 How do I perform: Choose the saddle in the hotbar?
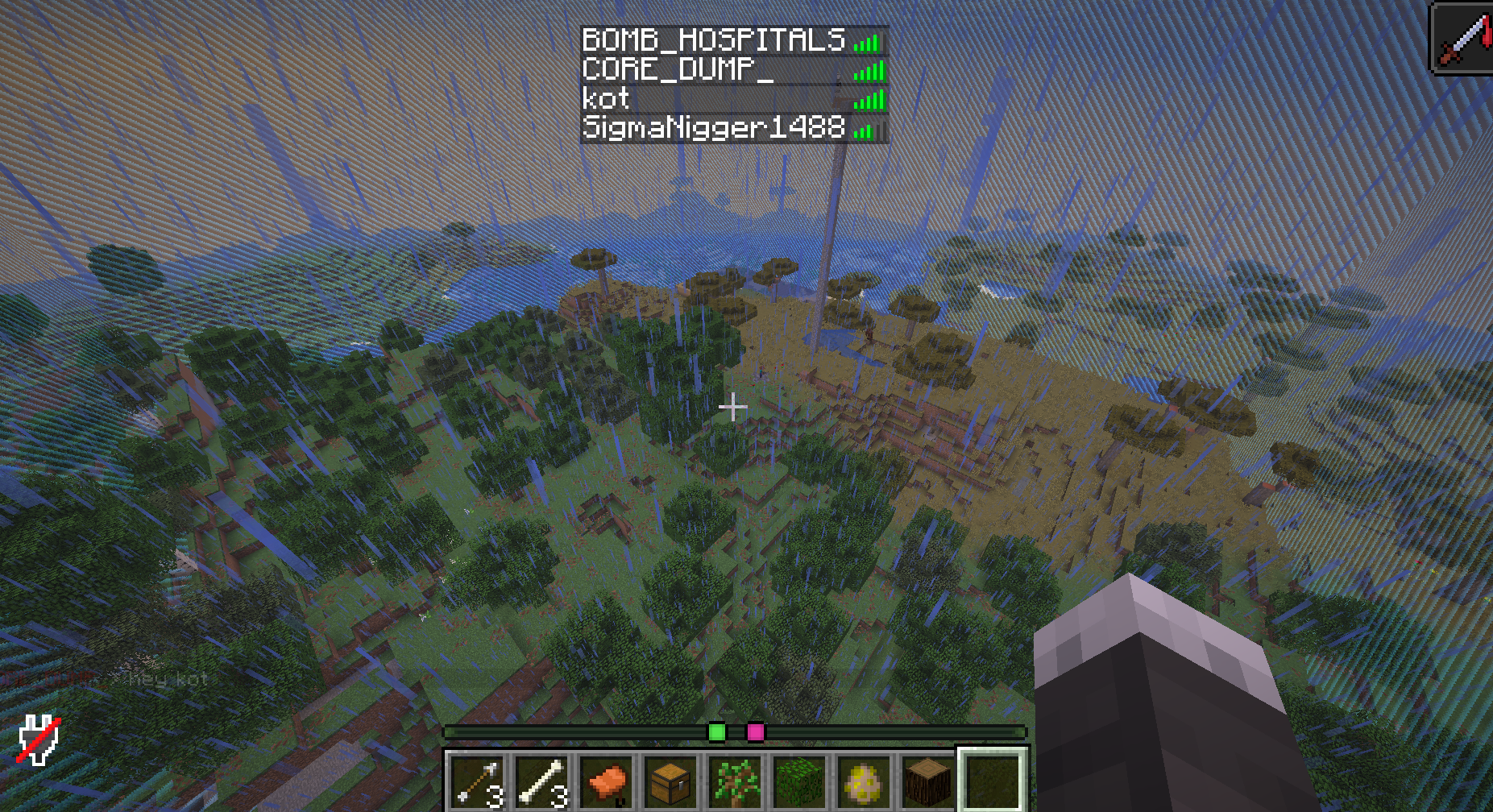pos(607,781)
